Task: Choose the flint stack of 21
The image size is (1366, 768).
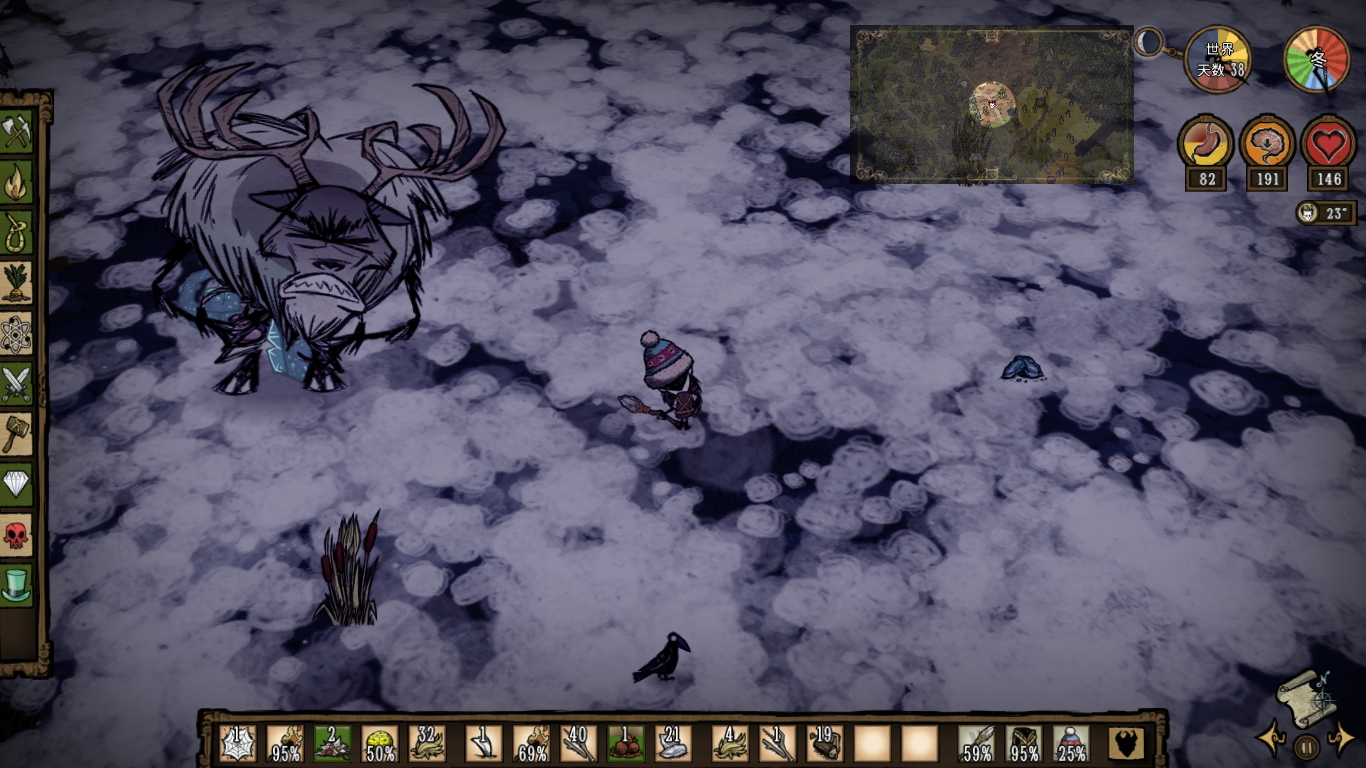Action: [x=674, y=744]
